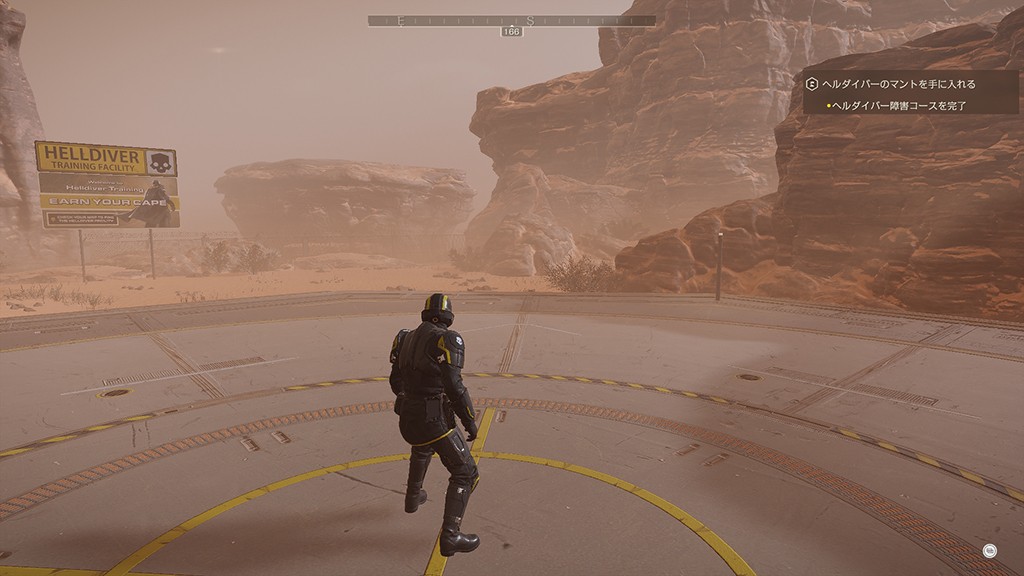Click the compass strip at the top
The height and width of the screenshot is (576, 1024).
pos(511,20)
